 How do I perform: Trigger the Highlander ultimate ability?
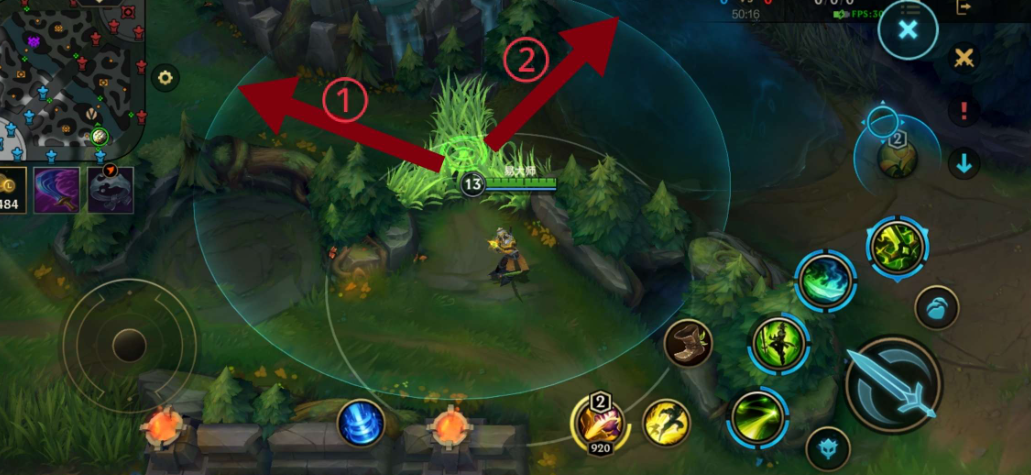pos(895,247)
